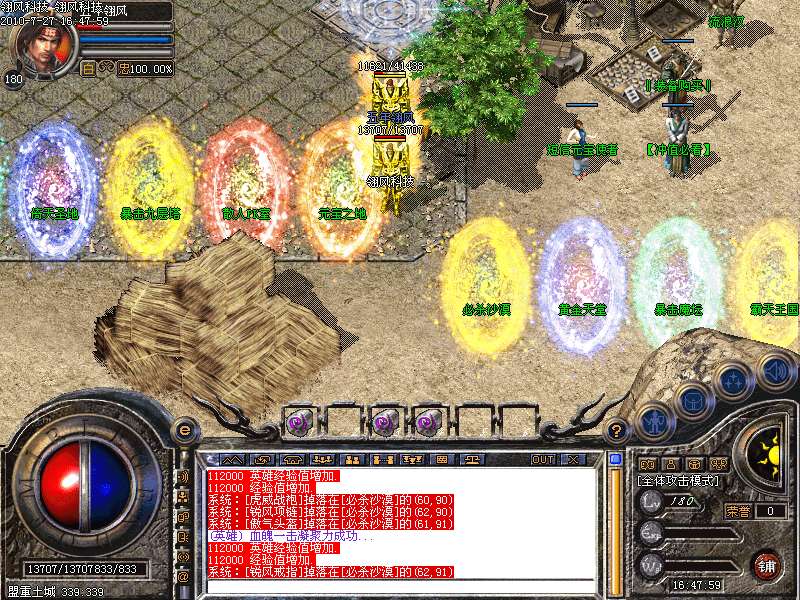
Task: Select the '@' chat channel button
Action: (183, 576)
